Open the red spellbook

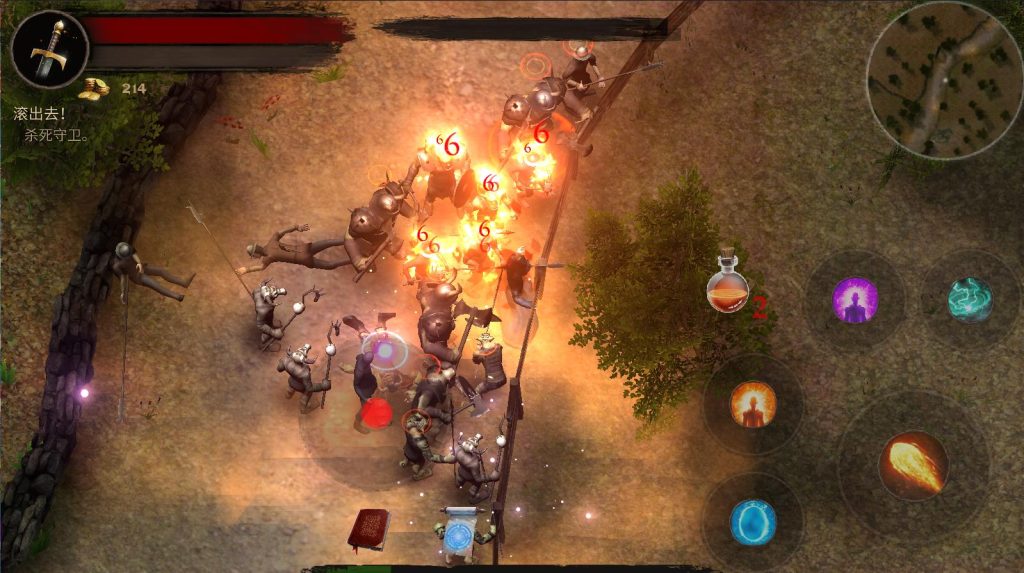pyautogui.click(x=368, y=527)
